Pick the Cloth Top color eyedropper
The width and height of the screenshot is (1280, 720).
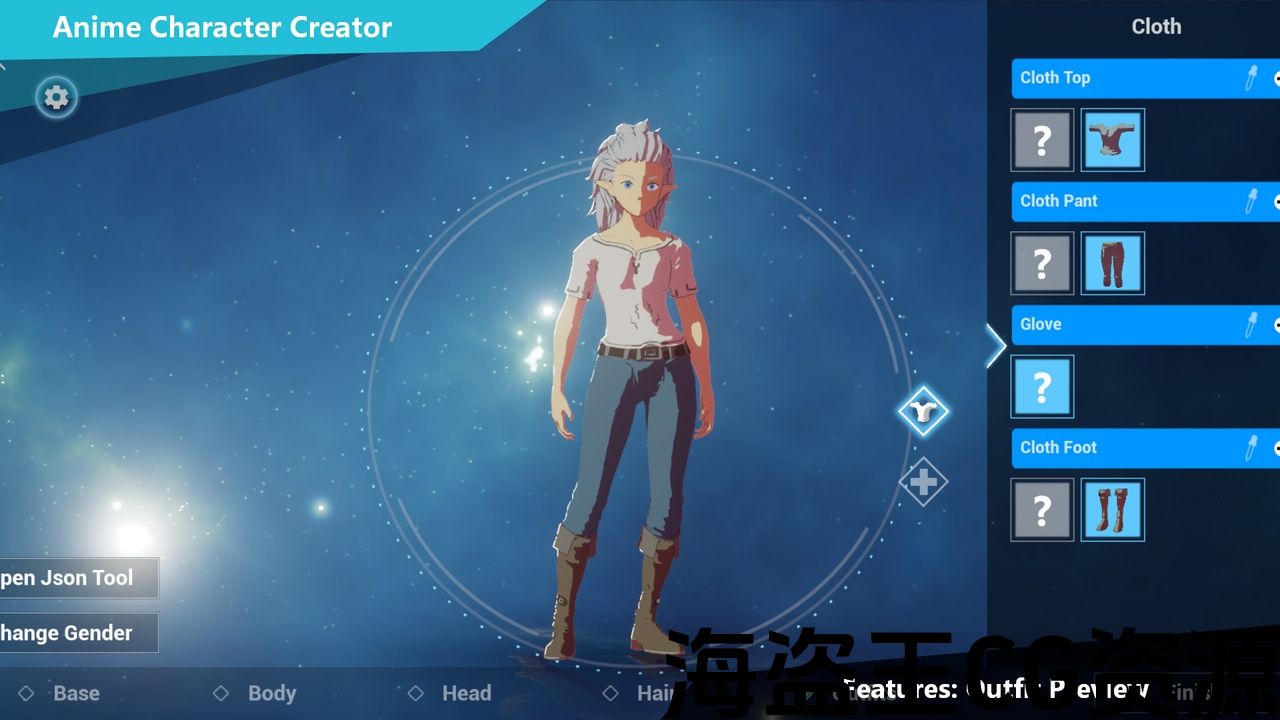[x=1250, y=78]
